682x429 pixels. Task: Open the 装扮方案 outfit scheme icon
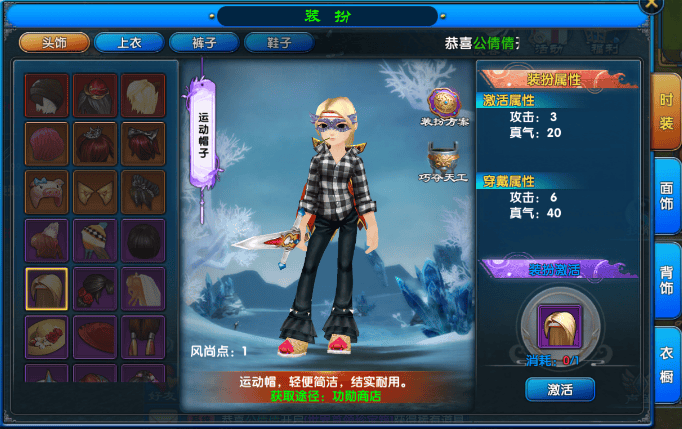pos(443,103)
